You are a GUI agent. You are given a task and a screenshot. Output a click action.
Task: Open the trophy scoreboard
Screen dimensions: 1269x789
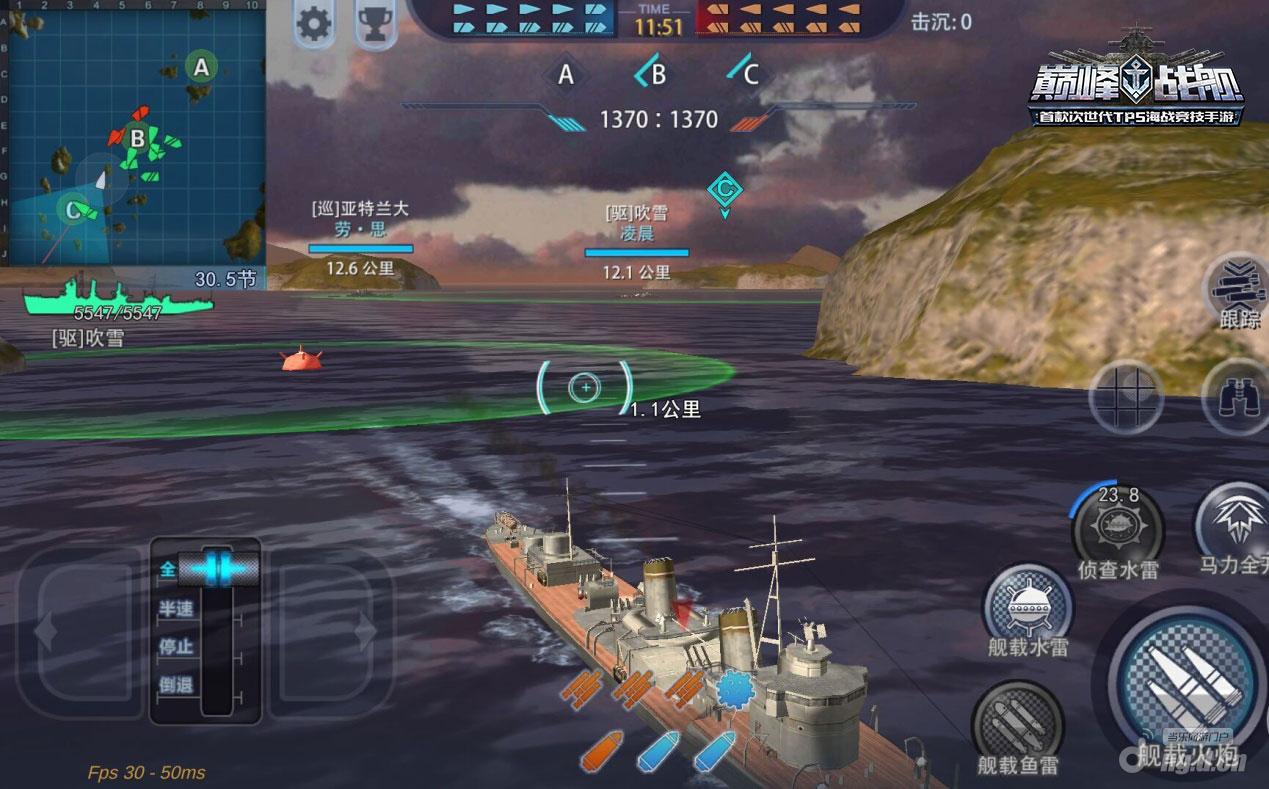point(375,24)
